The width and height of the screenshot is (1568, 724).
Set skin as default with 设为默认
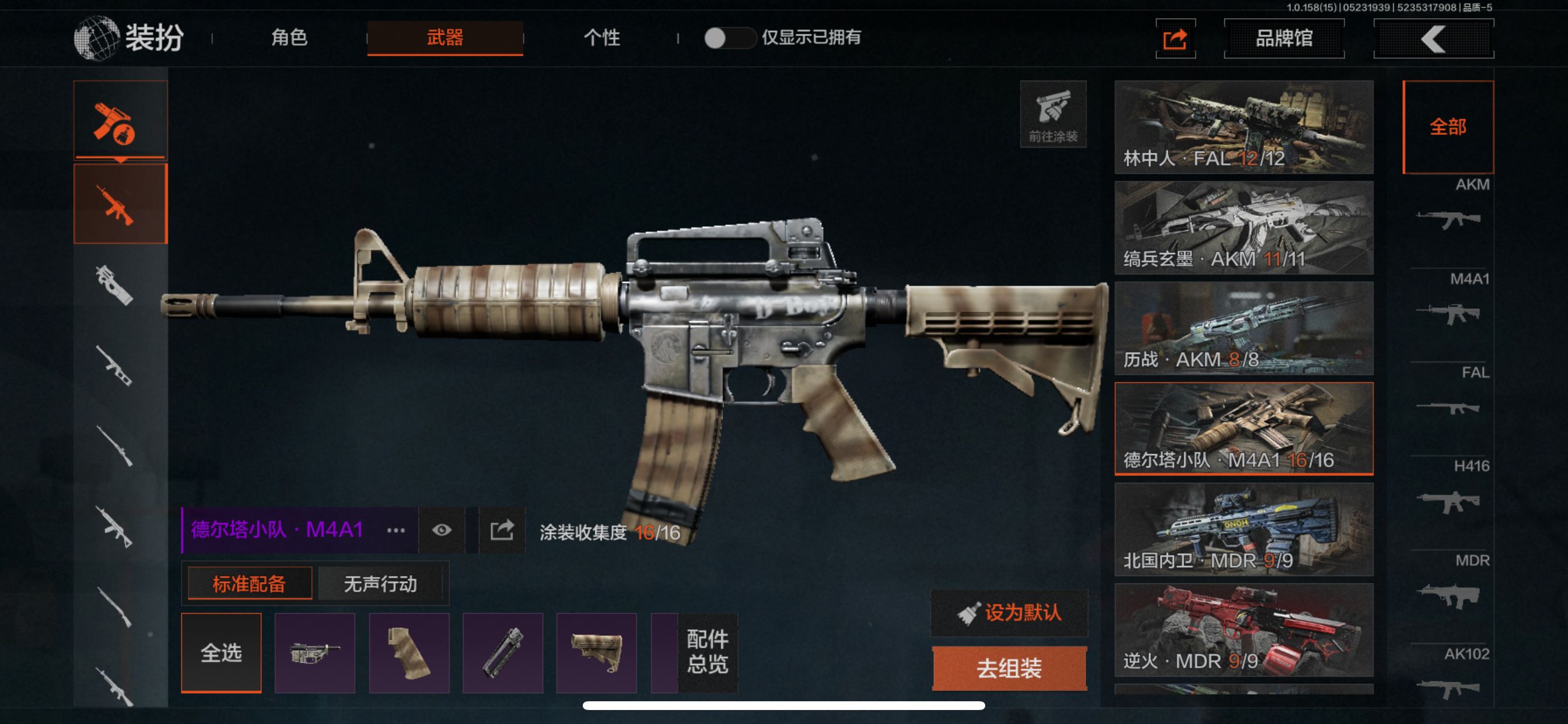(x=1009, y=613)
